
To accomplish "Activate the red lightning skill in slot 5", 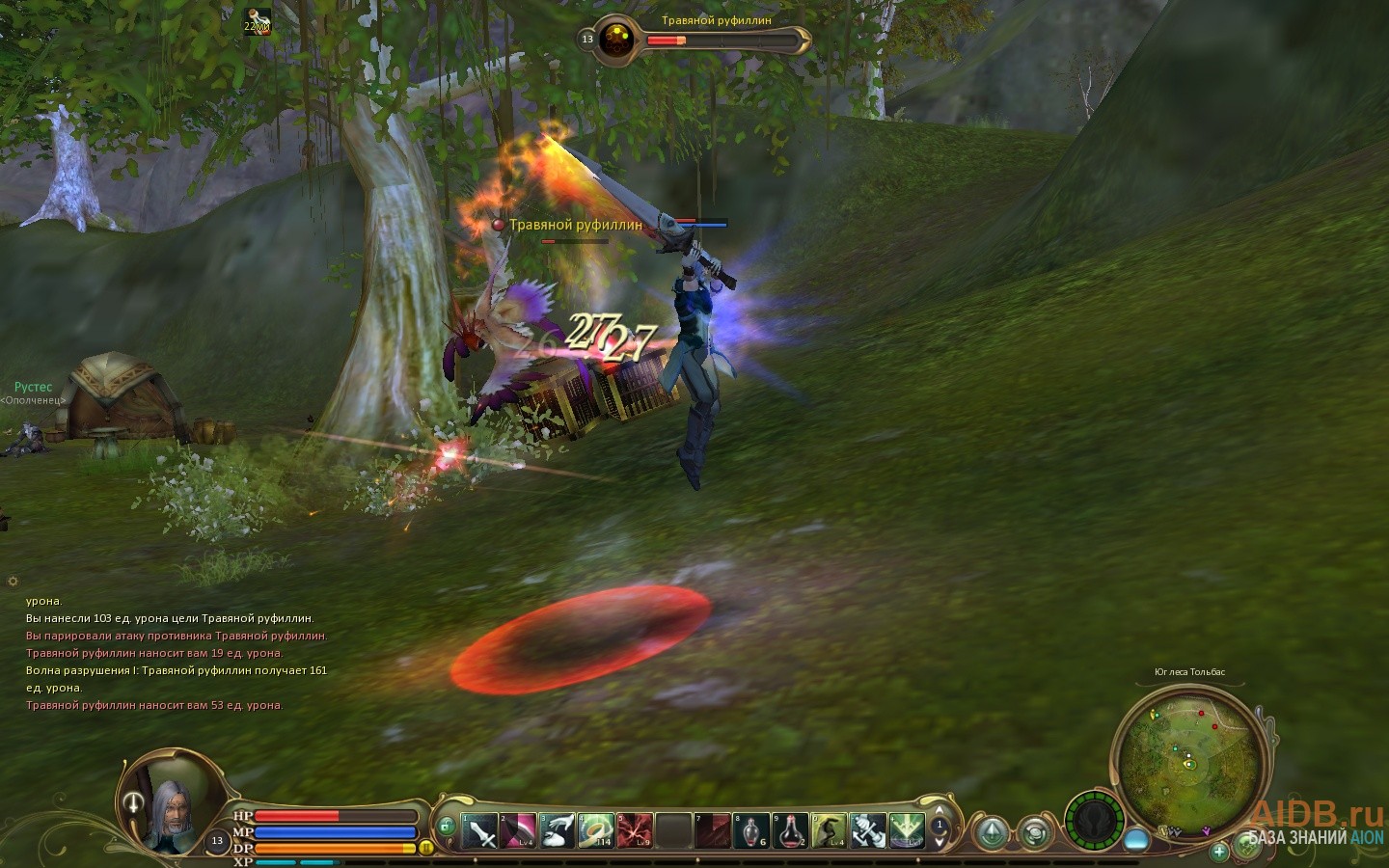I will click(x=635, y=830).
